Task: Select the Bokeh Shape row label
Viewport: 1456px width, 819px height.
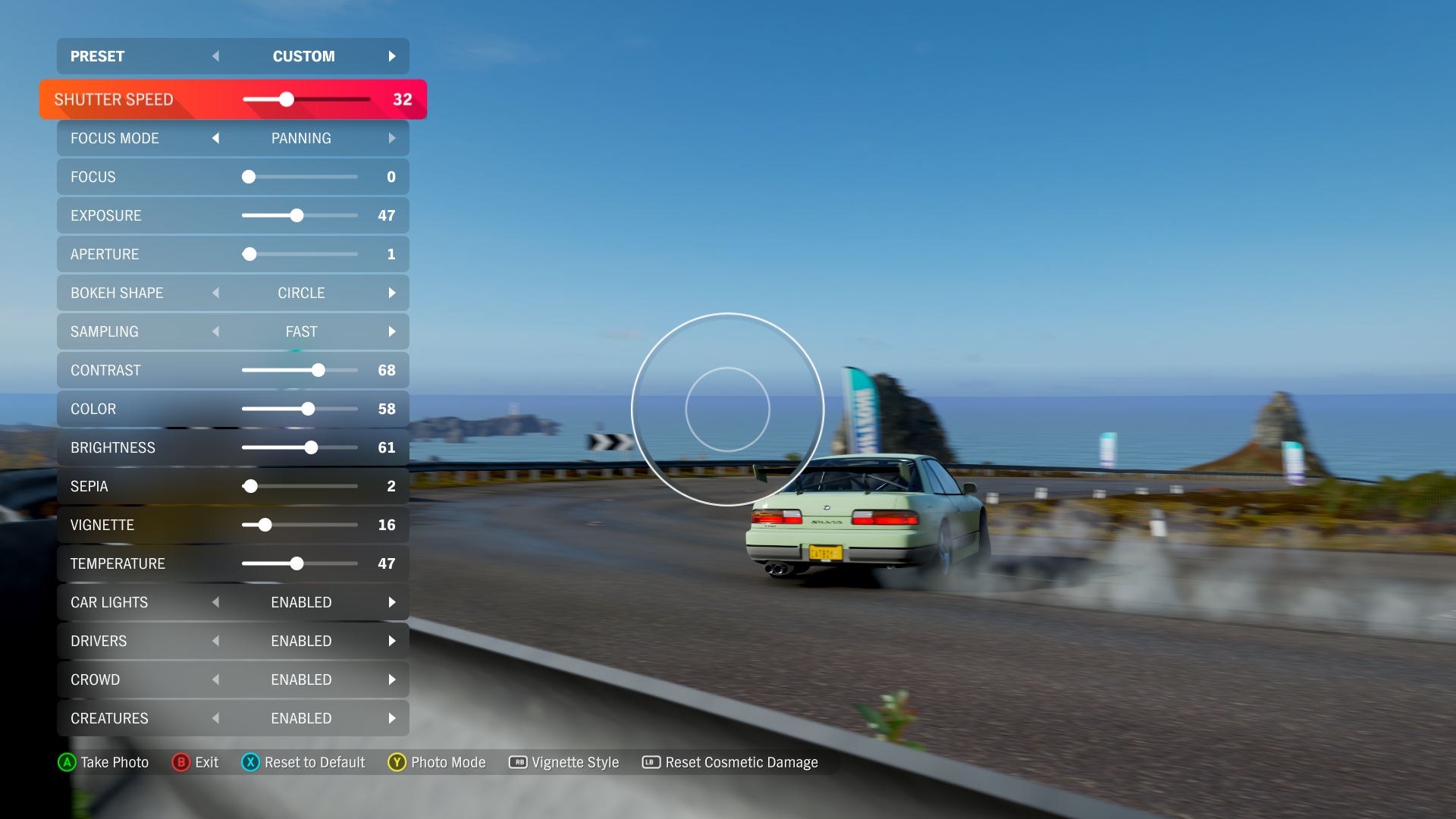Action: 117,293
